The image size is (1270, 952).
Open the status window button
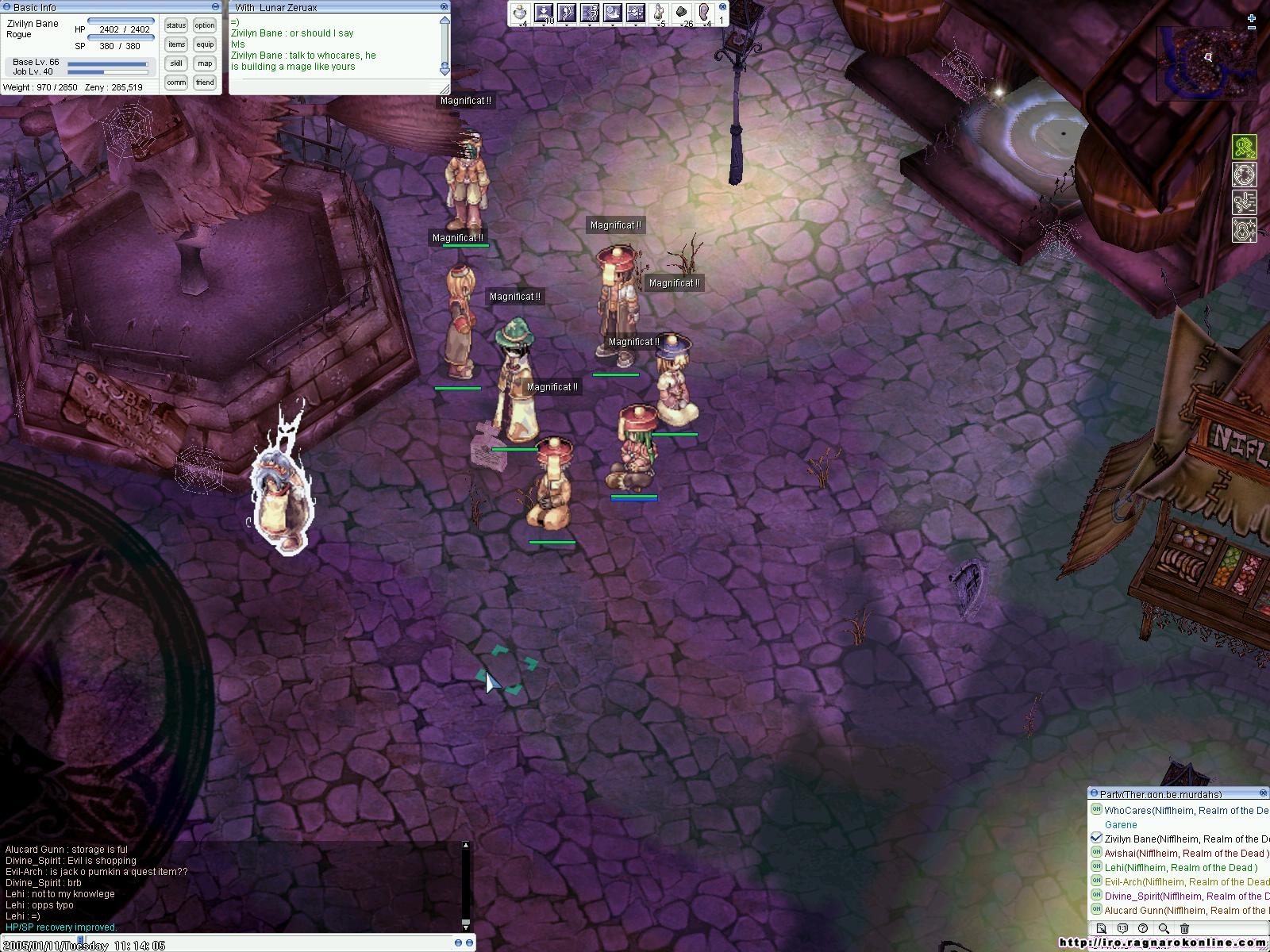pyautogui.click(x=176, y=25)
